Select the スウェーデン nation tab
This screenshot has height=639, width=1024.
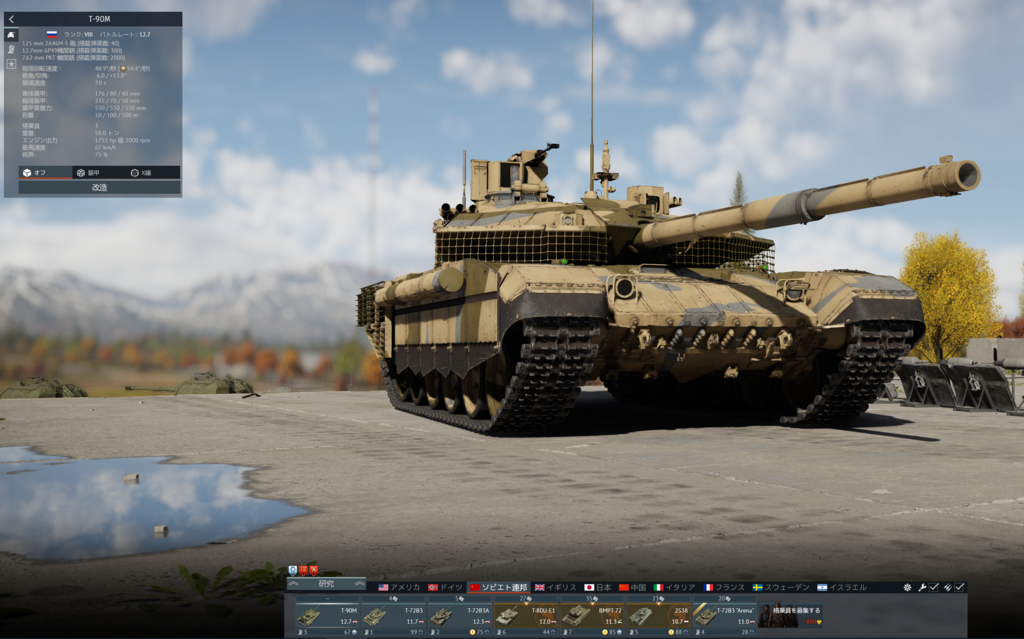tap(780, 587)
